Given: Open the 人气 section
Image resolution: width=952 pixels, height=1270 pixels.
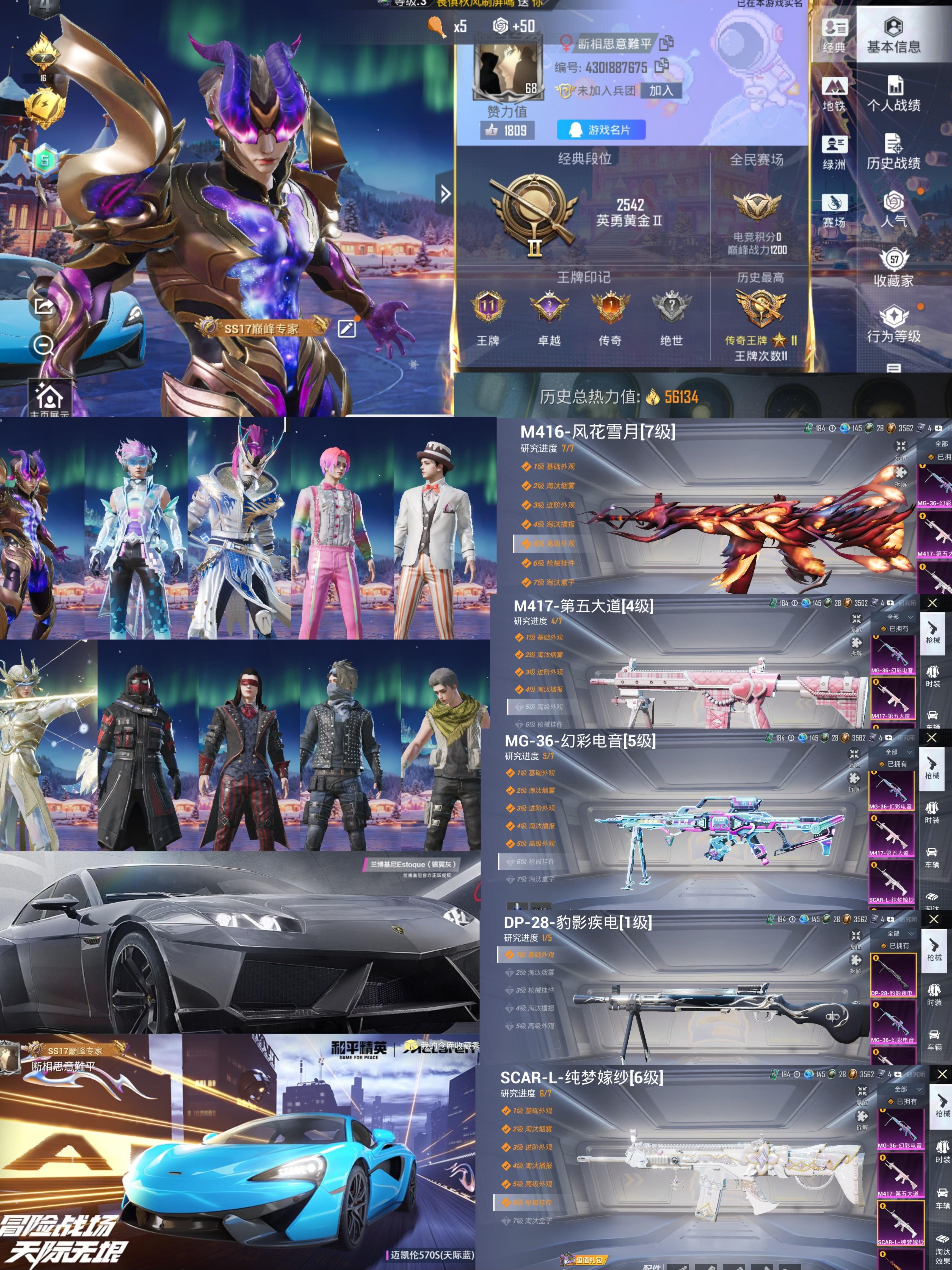Looking at the screenshot, I should [x=893, y=210].
